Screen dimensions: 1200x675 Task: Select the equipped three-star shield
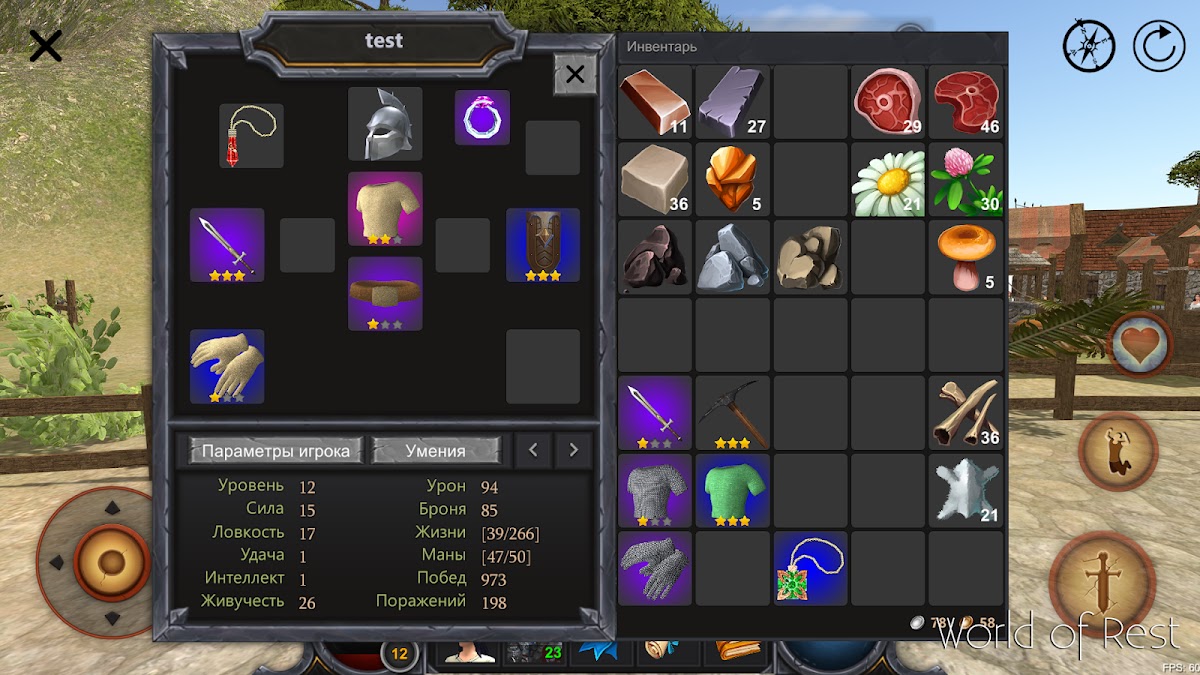pyautogui.click(x=543, y=245)
